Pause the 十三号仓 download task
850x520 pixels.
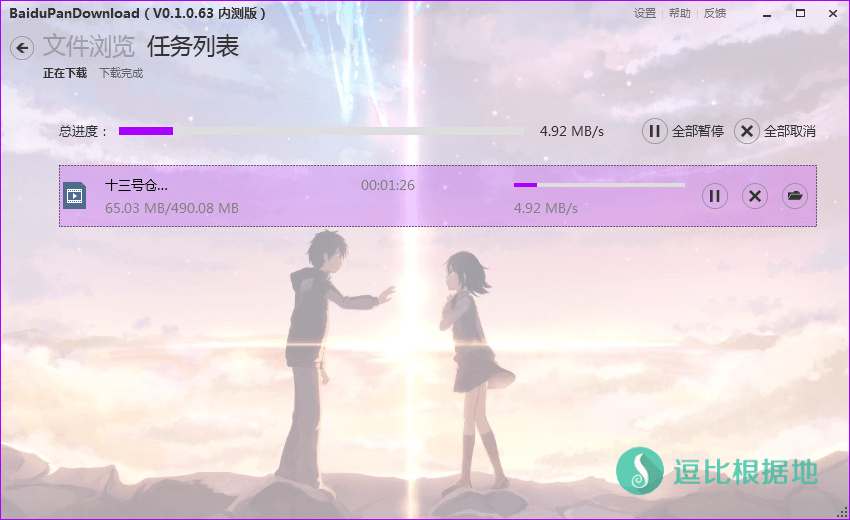click(714, 196)
